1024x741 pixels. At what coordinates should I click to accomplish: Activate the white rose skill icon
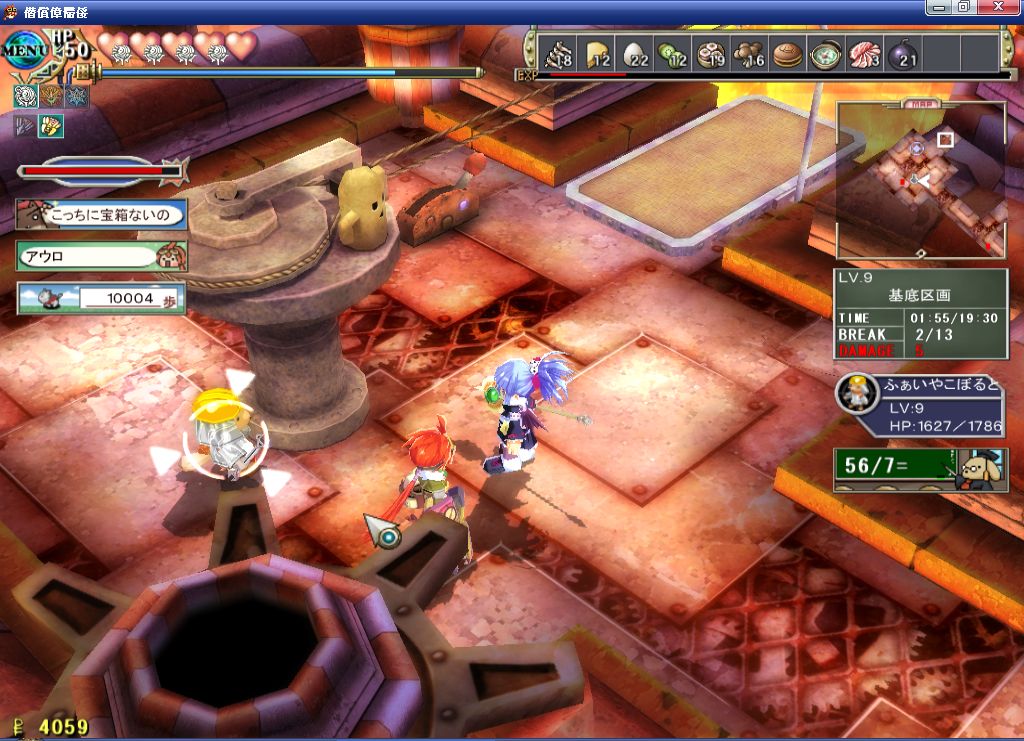tap(25, 97)
